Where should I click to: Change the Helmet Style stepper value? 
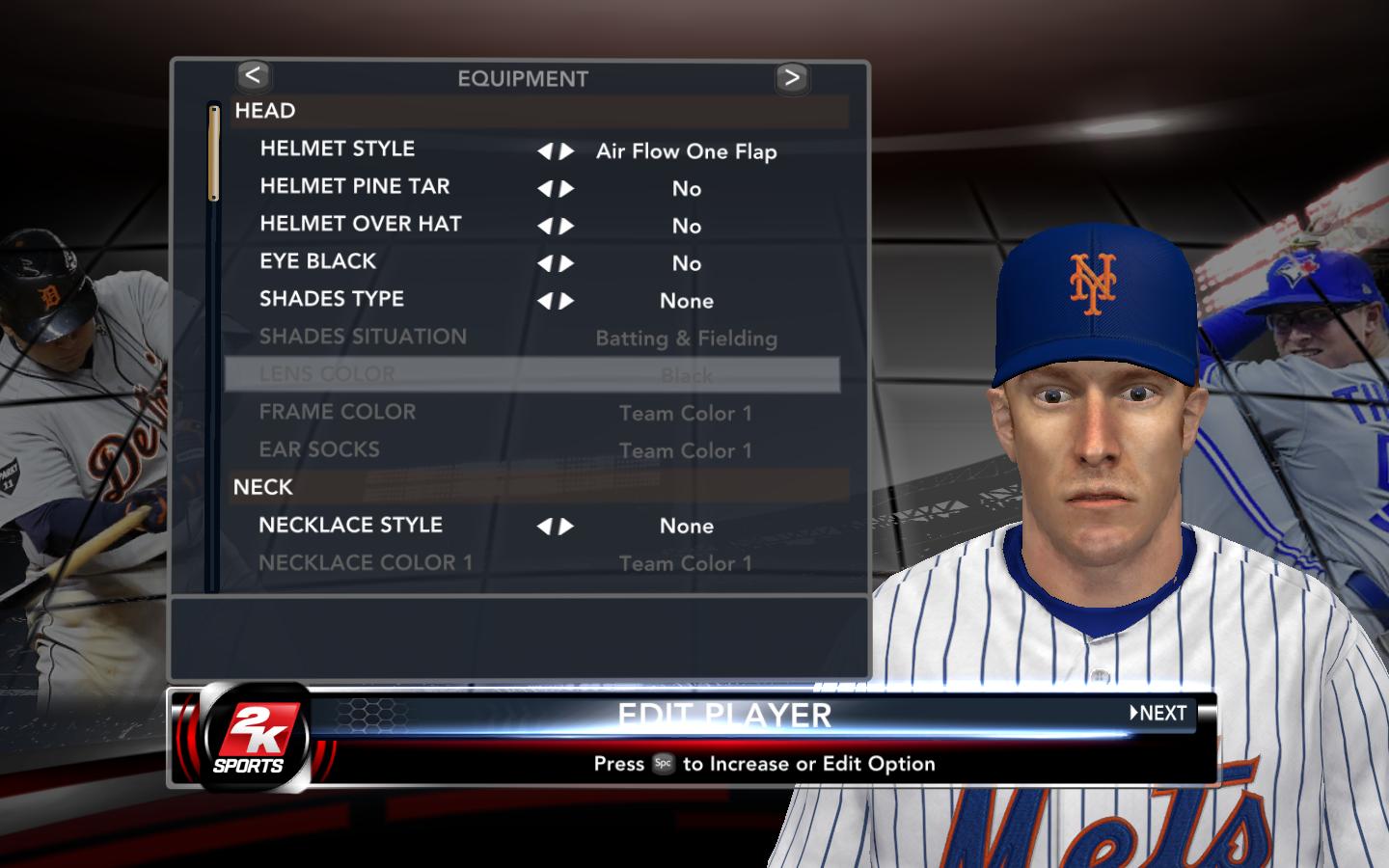[556, 151]
